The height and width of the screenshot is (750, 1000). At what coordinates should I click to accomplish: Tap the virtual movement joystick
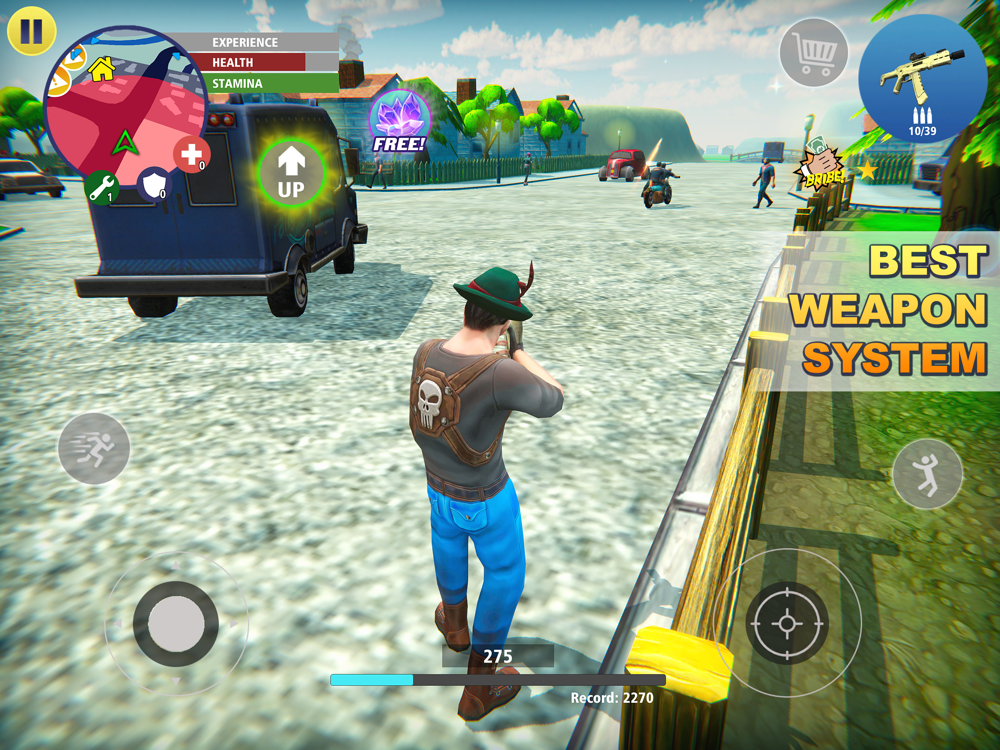point(176,624)
